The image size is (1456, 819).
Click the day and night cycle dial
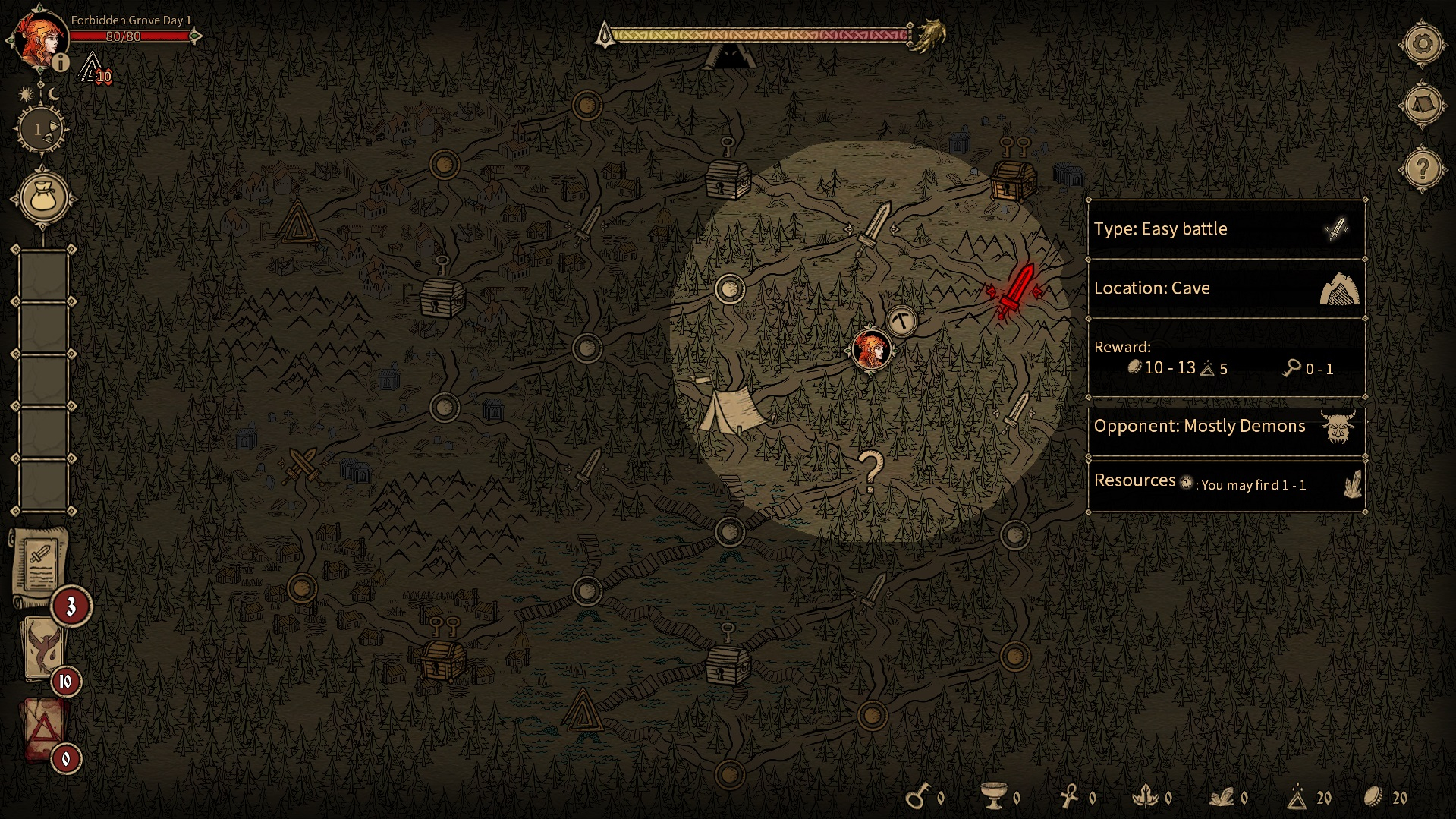(40, 130)
